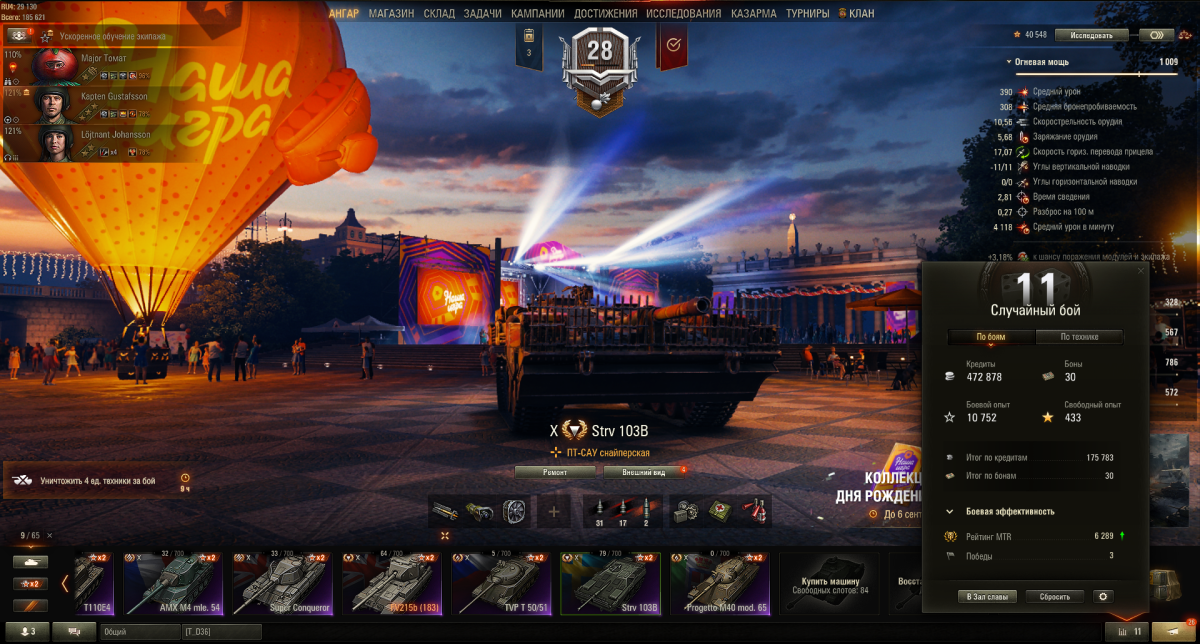Switch to the По технике tab
1200x644 pixels.
pos(1078,337)
